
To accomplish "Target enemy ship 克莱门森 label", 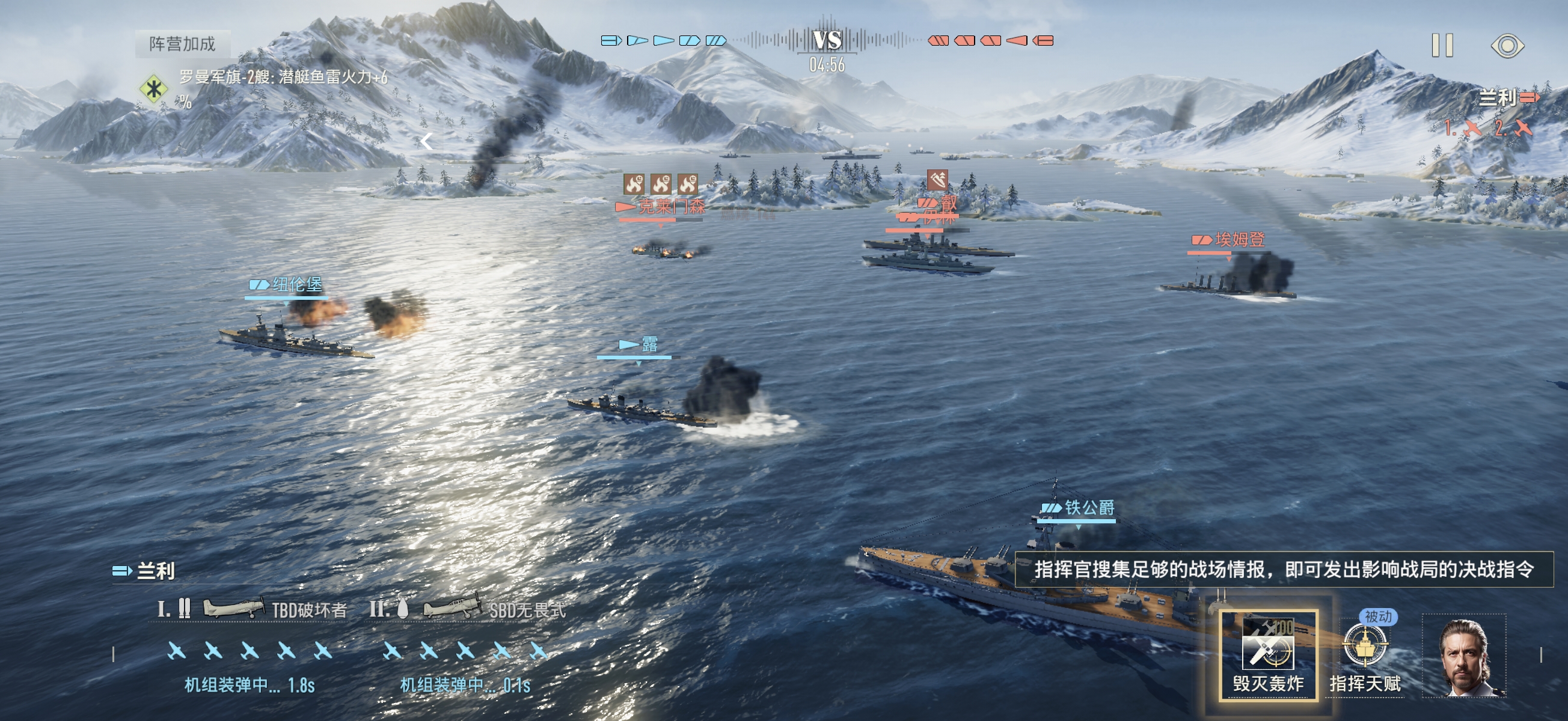I will 670,206.
